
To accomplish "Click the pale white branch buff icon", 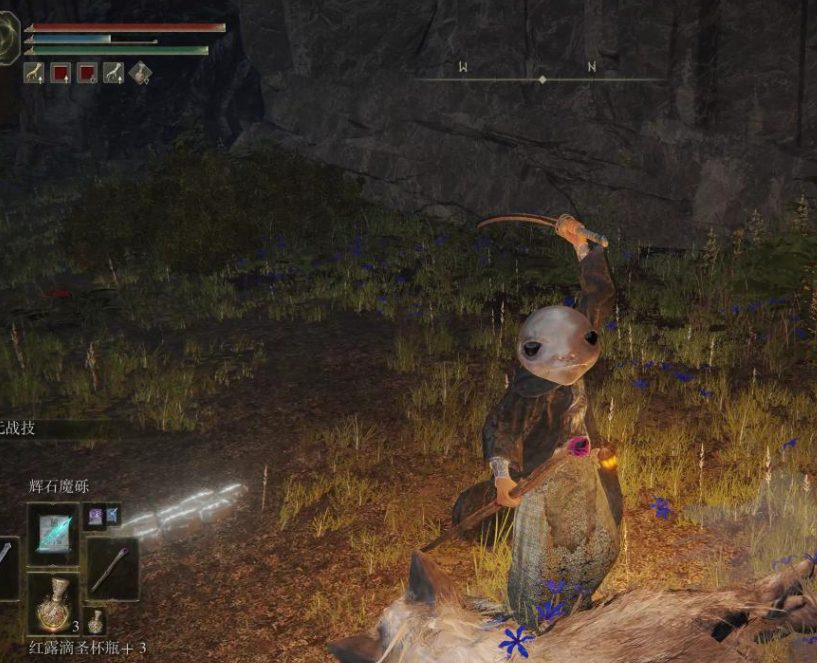I will tap(113, 73).
